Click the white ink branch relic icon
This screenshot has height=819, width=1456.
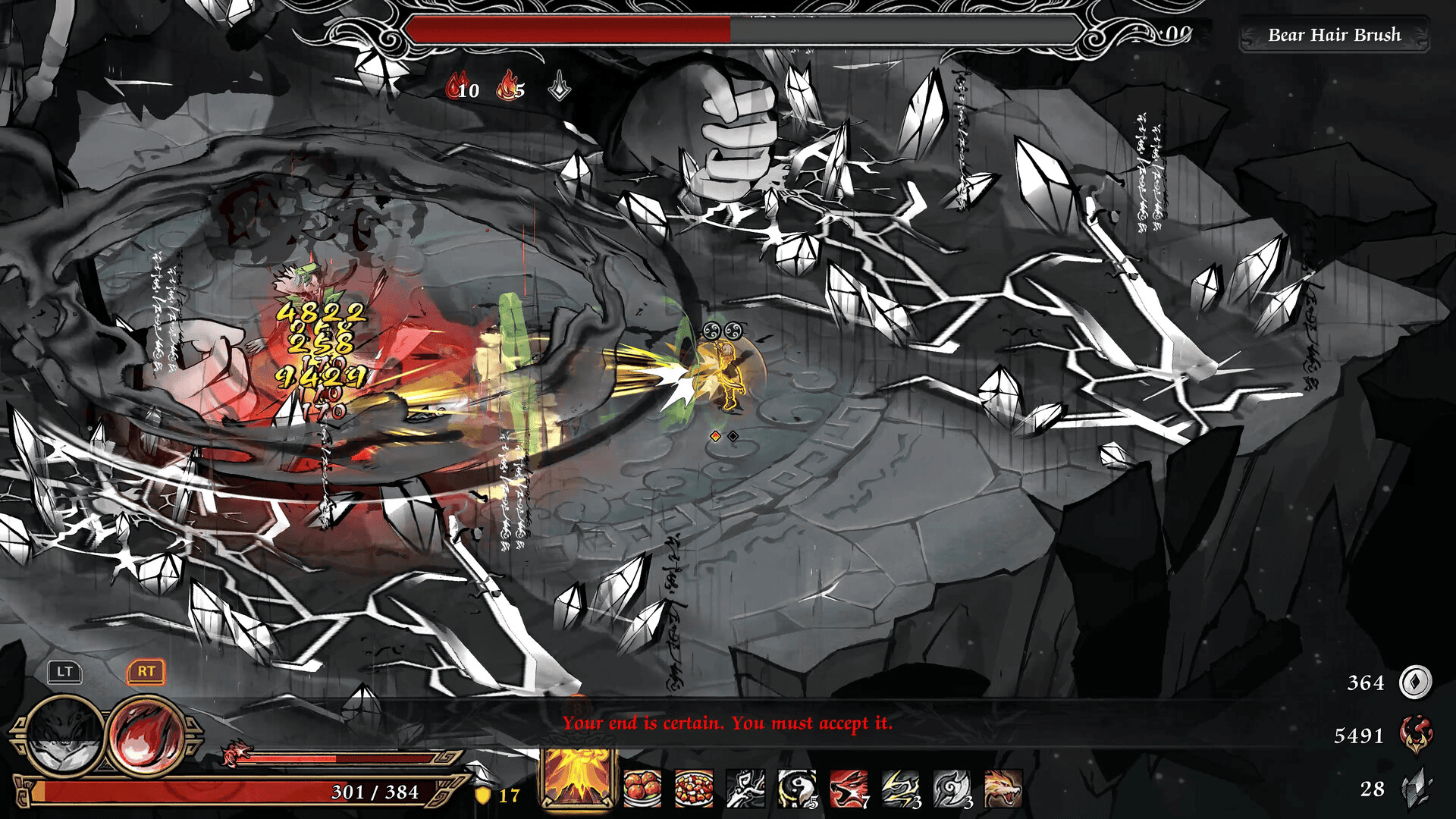point(745,789)
